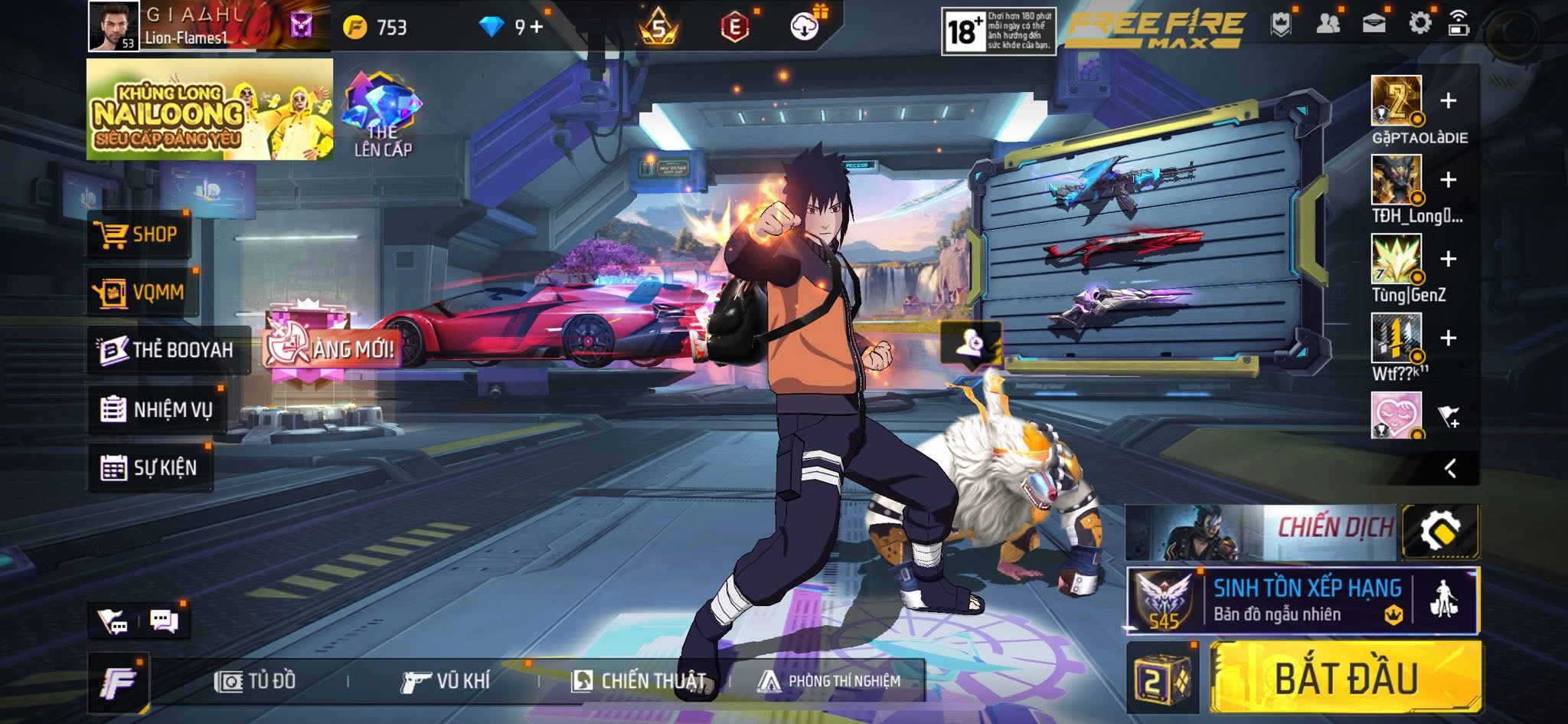Open the CHIẾN THUẬT tactics tab
1568x724 pixels.
click(x=639, y=680)
